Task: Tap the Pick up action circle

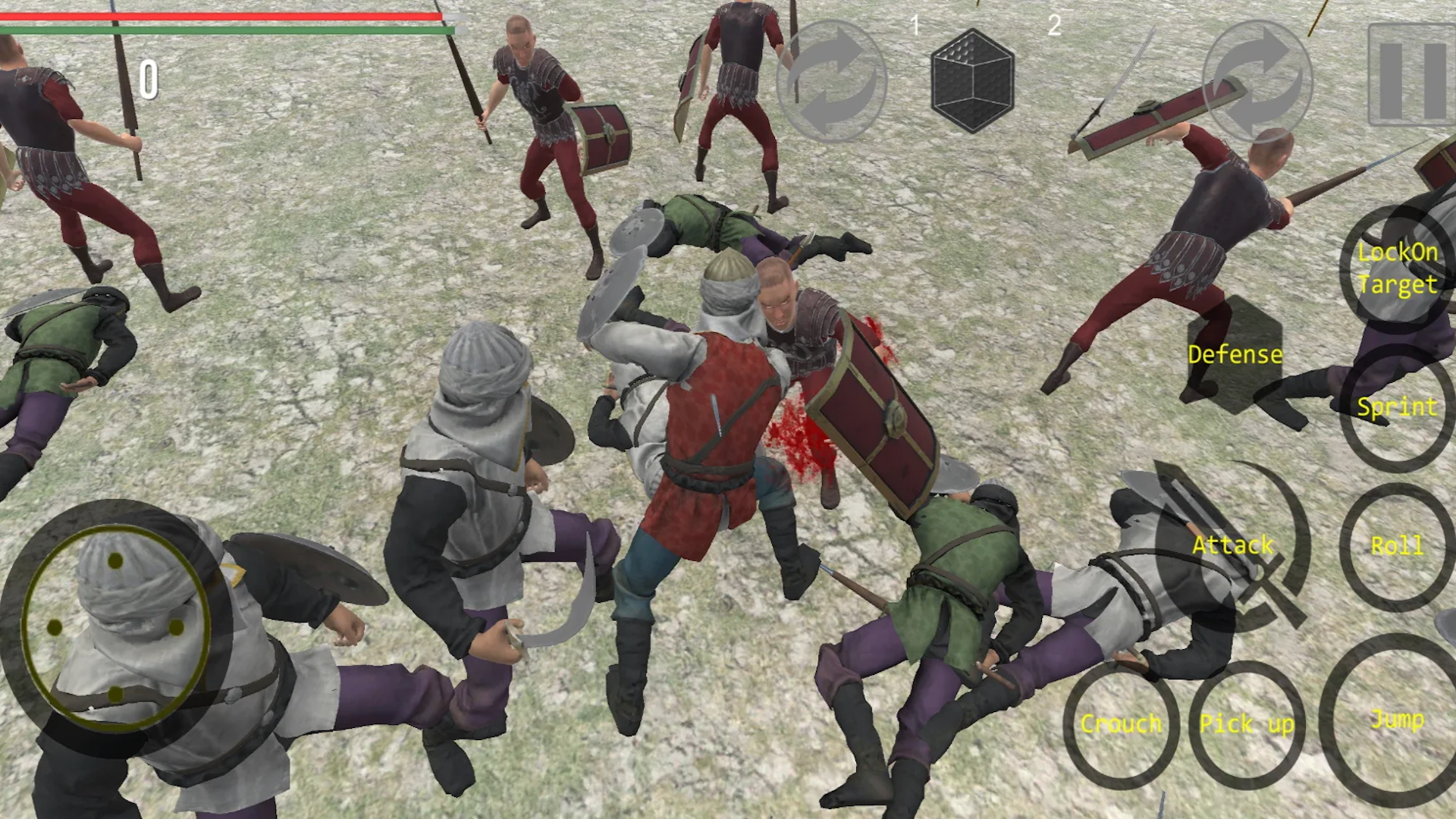Action: click(1244, 724)
